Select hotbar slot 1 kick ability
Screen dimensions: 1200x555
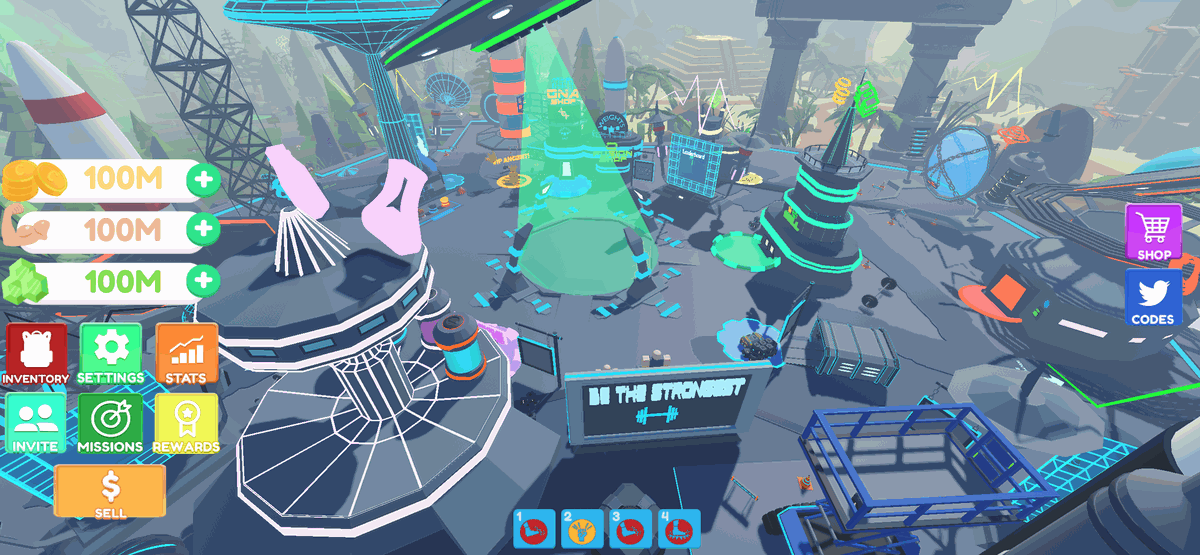532,529
